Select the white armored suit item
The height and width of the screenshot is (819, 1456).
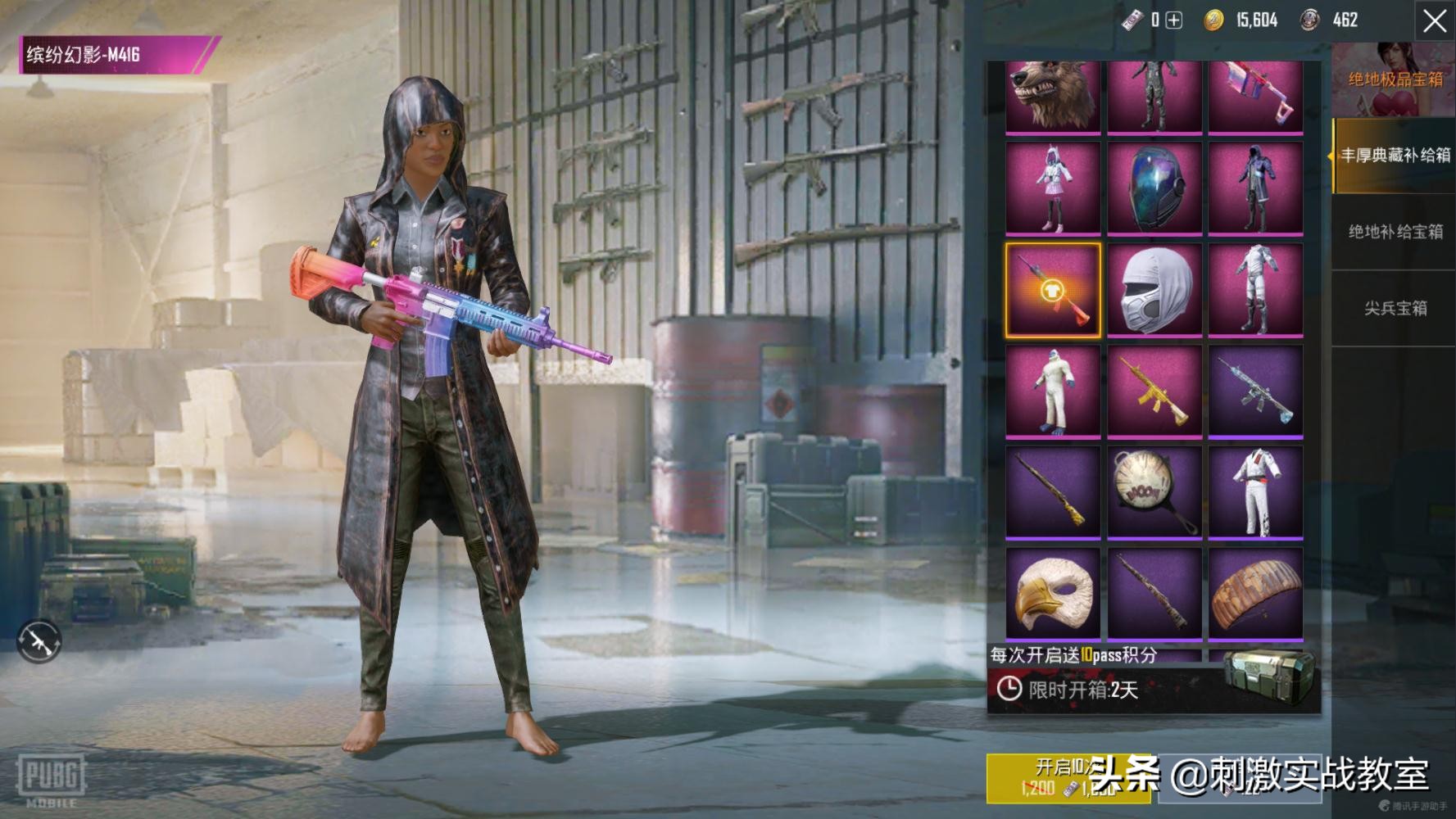coord(1255,289)
